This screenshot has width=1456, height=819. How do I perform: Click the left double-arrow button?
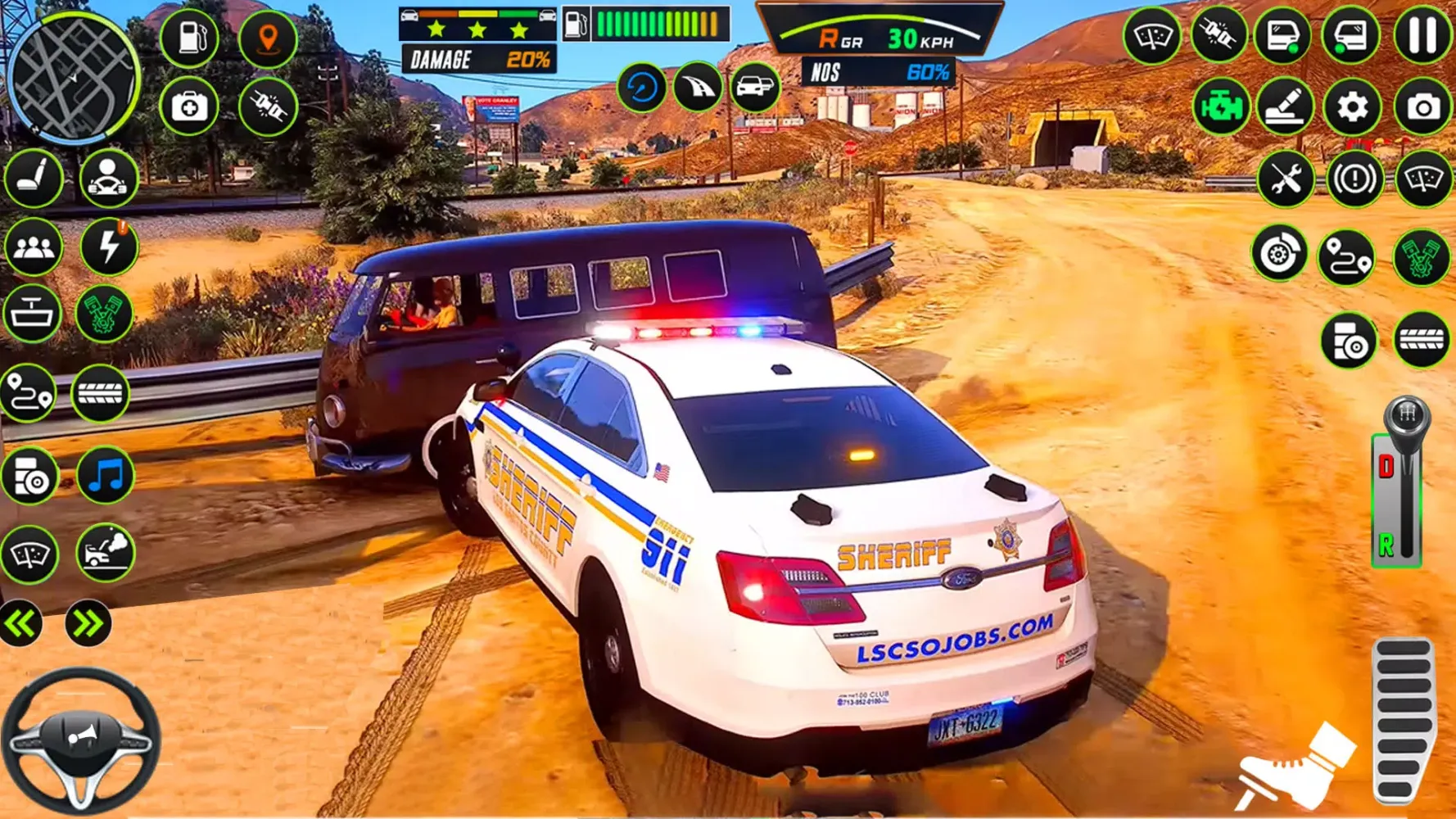click(20, 624)
